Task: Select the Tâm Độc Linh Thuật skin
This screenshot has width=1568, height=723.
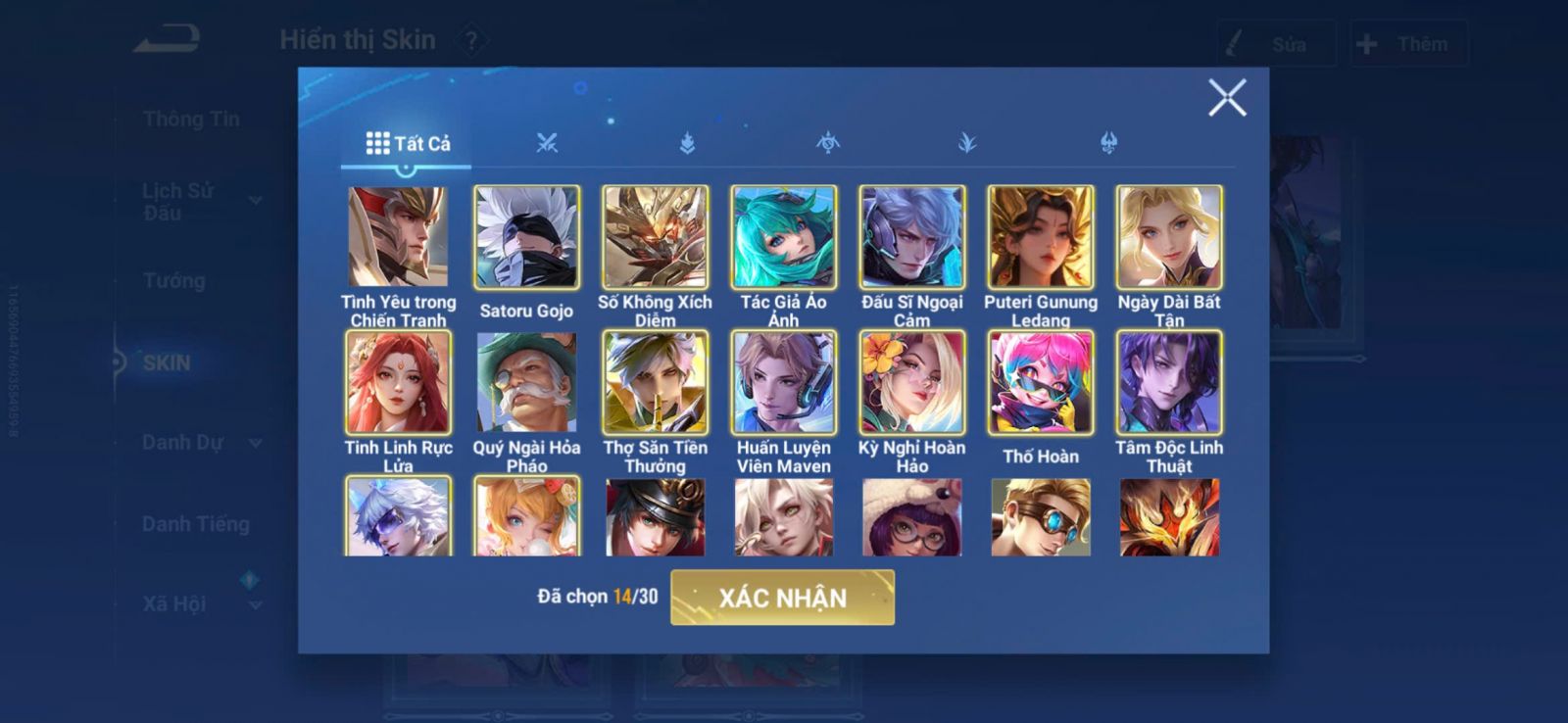Action: [1169, 382]
